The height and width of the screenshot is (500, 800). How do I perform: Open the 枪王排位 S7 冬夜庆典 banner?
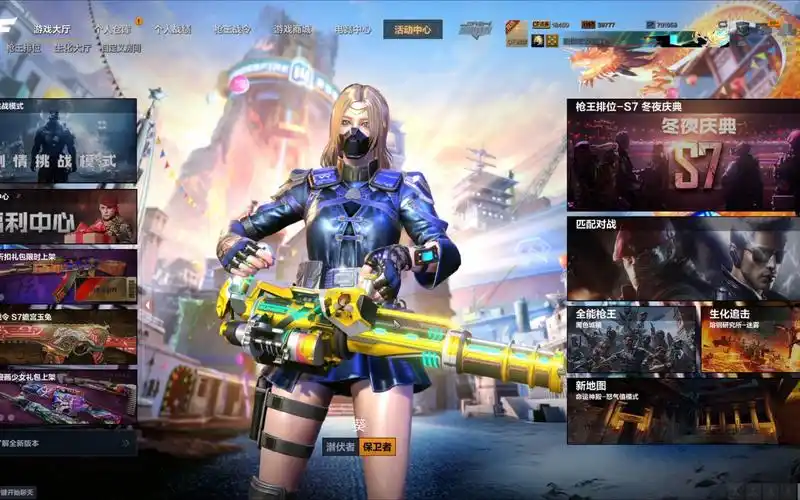tap(683, 155)
